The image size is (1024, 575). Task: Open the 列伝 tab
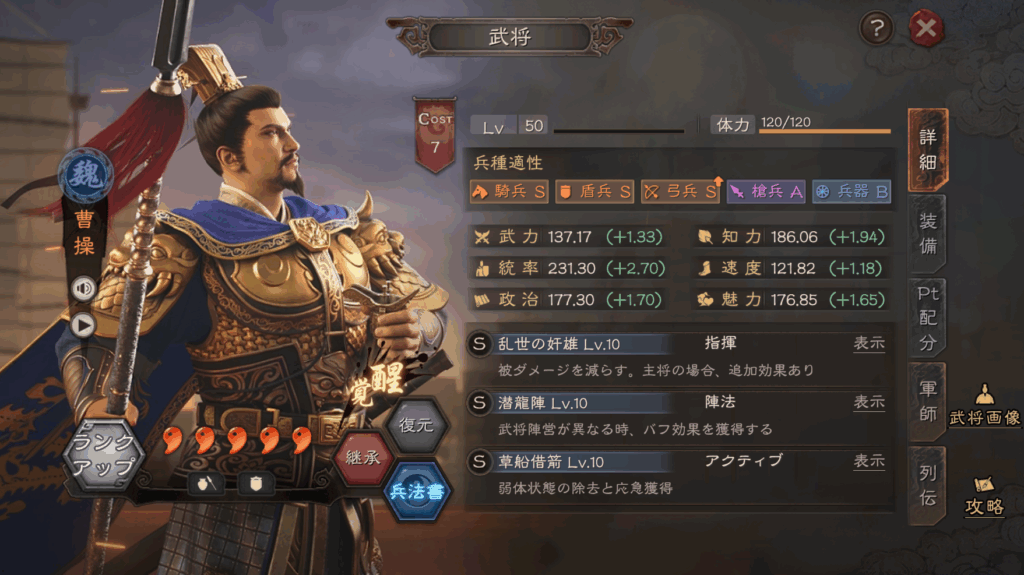927,484
